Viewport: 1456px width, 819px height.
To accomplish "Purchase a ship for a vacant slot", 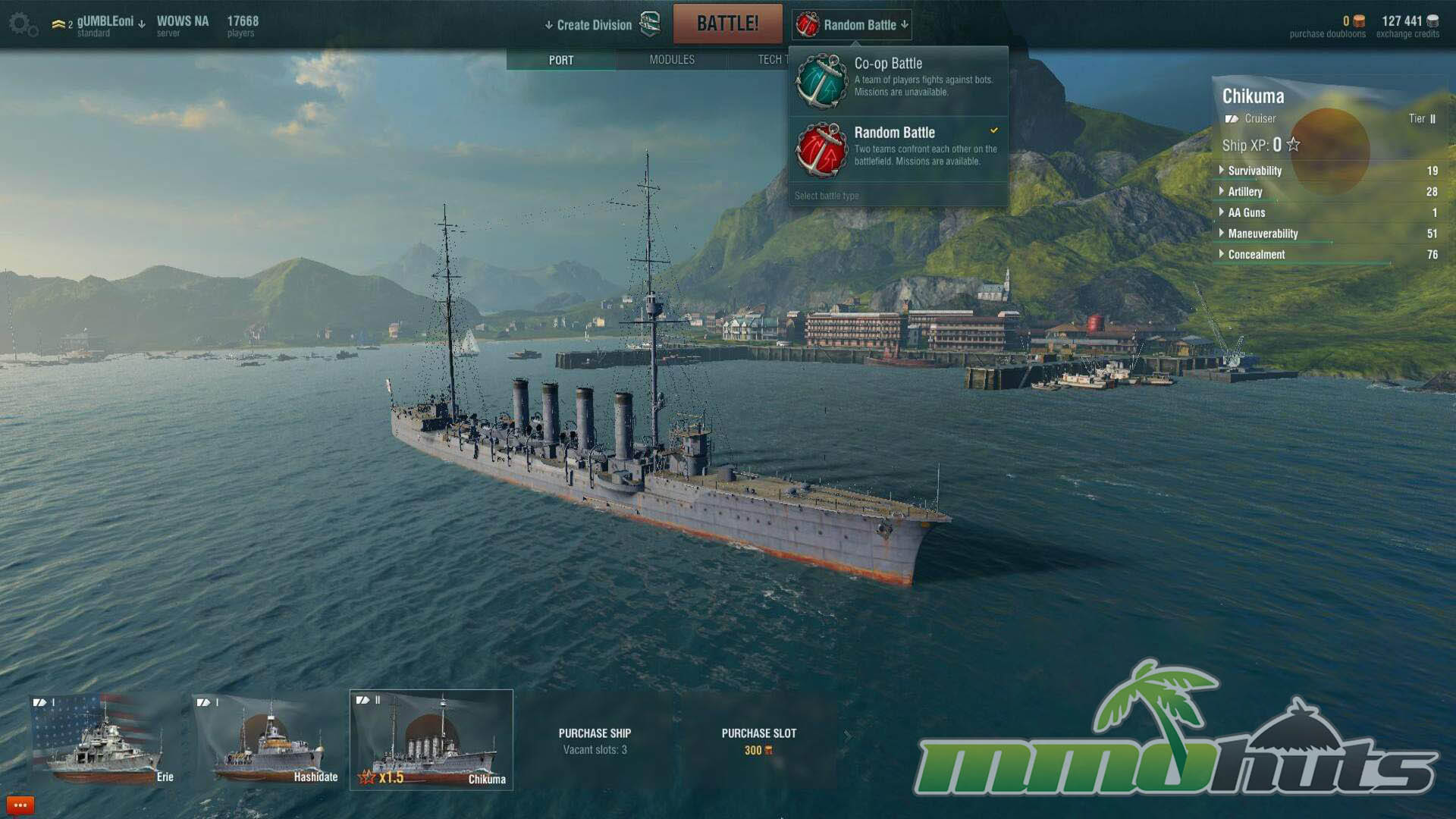I will click(x=595, y=741).
